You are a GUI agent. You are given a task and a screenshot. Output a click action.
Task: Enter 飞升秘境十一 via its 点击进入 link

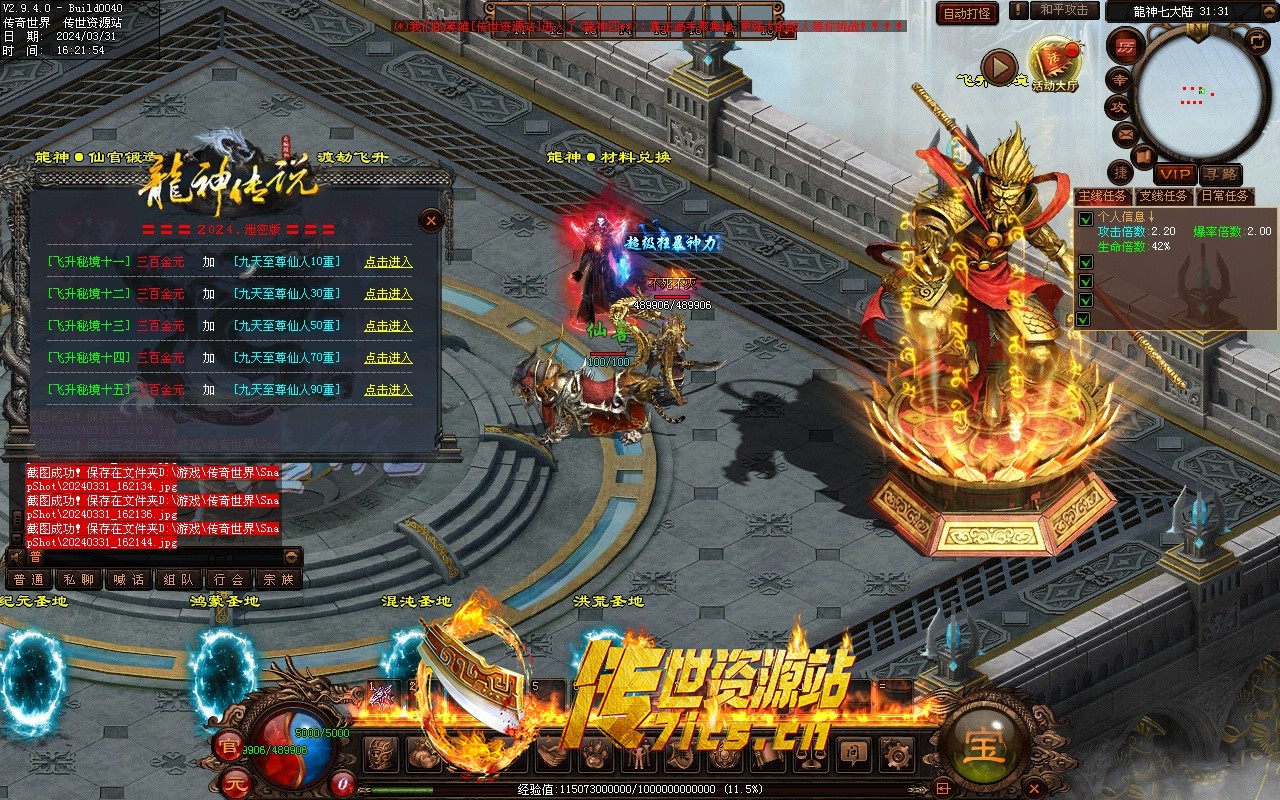pyautogui.click(x=388, y=262)
